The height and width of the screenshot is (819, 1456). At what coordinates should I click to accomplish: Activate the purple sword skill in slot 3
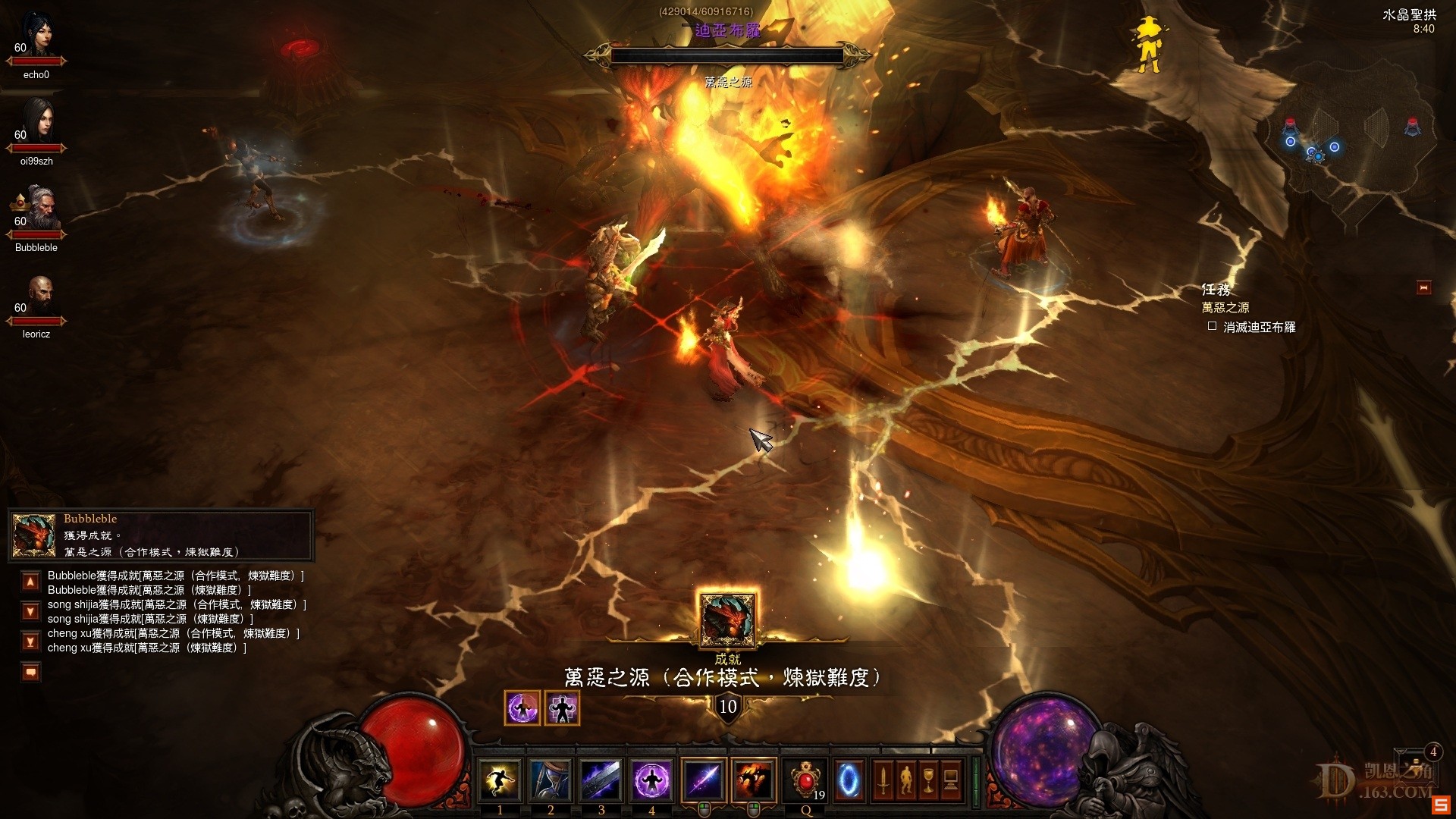[x=601, y=780]
